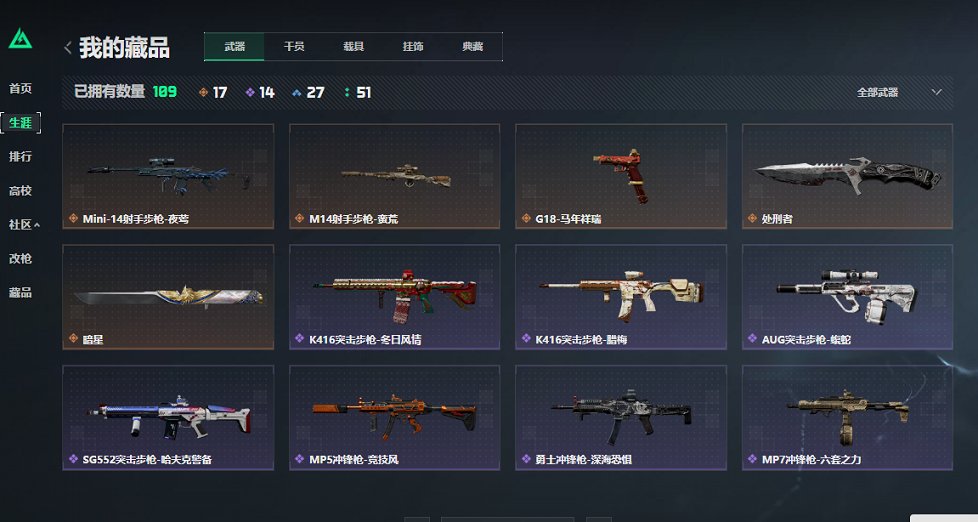Viewport: 978px width, 522px height.
Task: View the AUG突击步枪-蝾螈 card
Action: [x=847, y=297]
